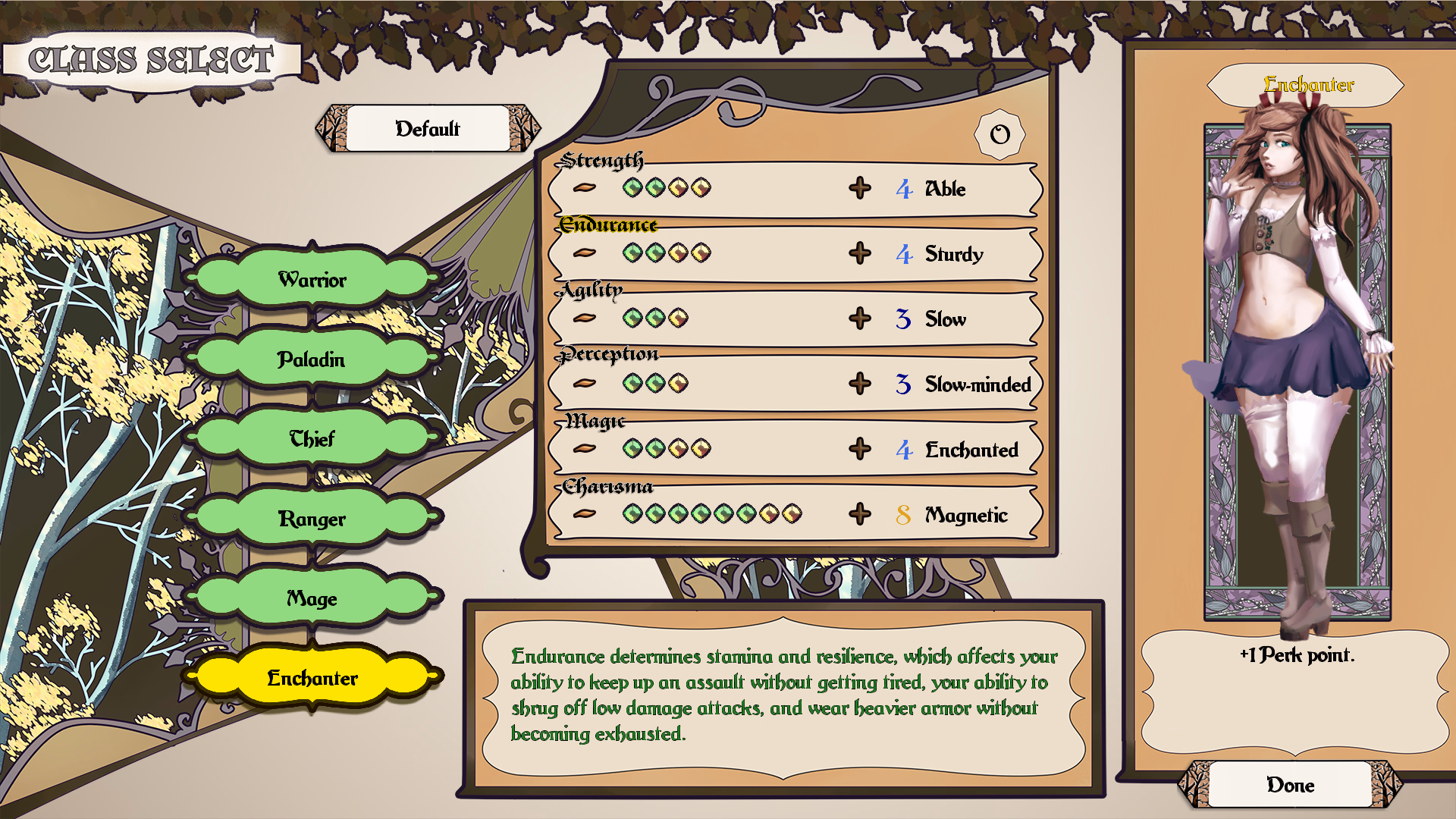Click the remaining points counter circle
The image size is (1456, 819).
point(999,135)
